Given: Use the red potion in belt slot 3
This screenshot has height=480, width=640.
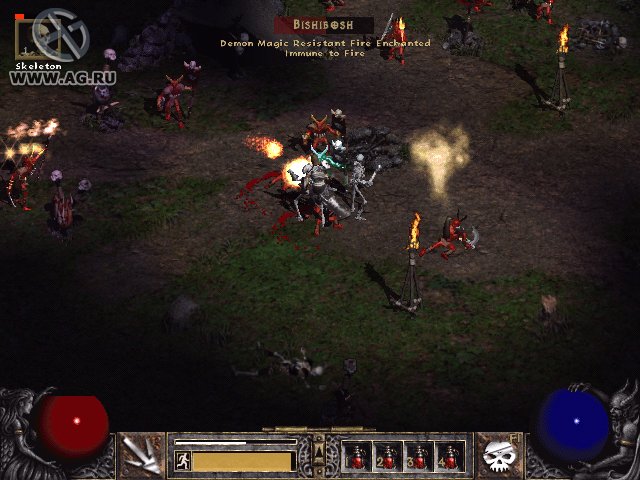Looking at the screenshot, I should 418,456.
